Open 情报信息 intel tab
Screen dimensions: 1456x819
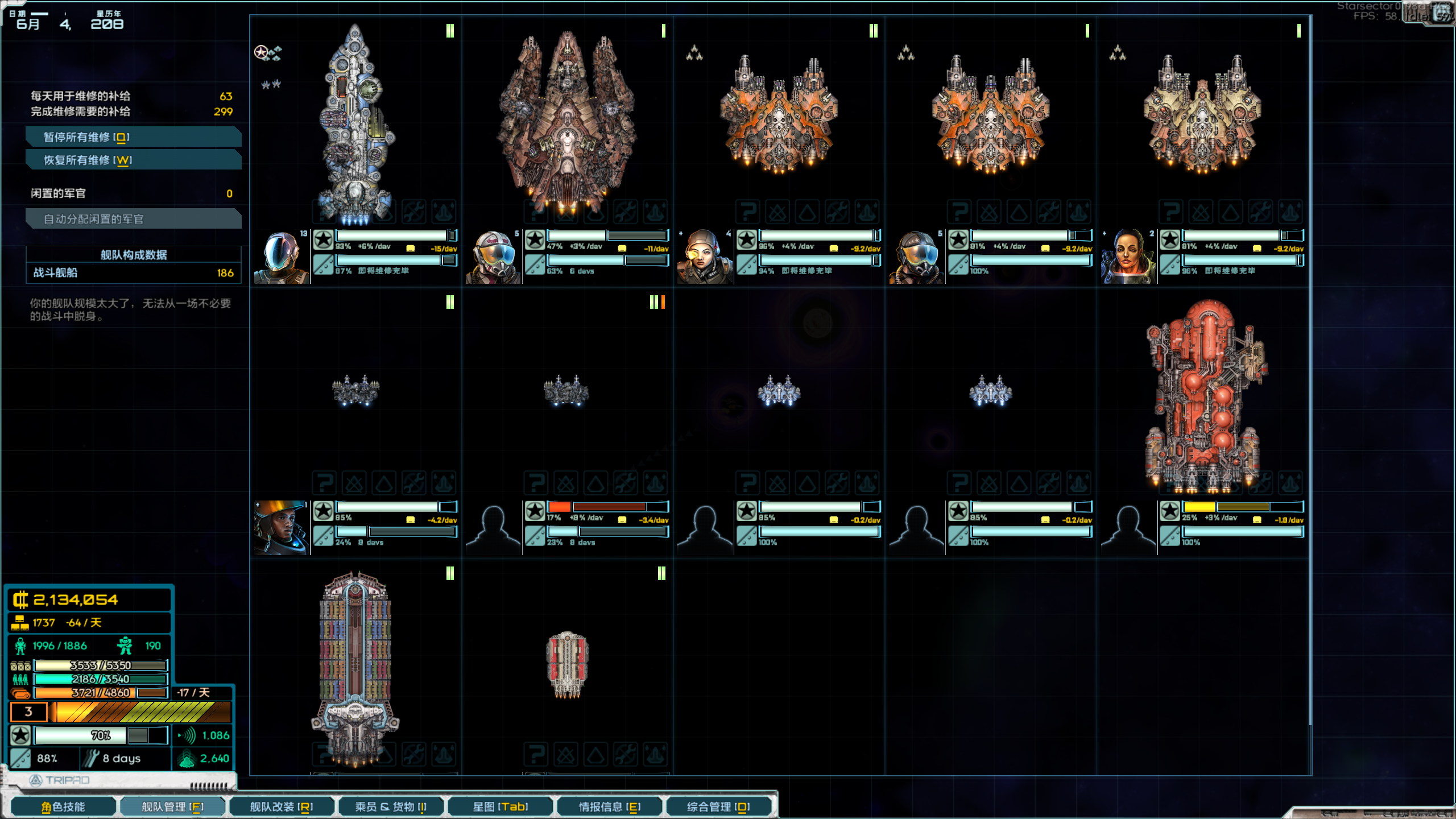pyautogui.click(x=609, y=806)
